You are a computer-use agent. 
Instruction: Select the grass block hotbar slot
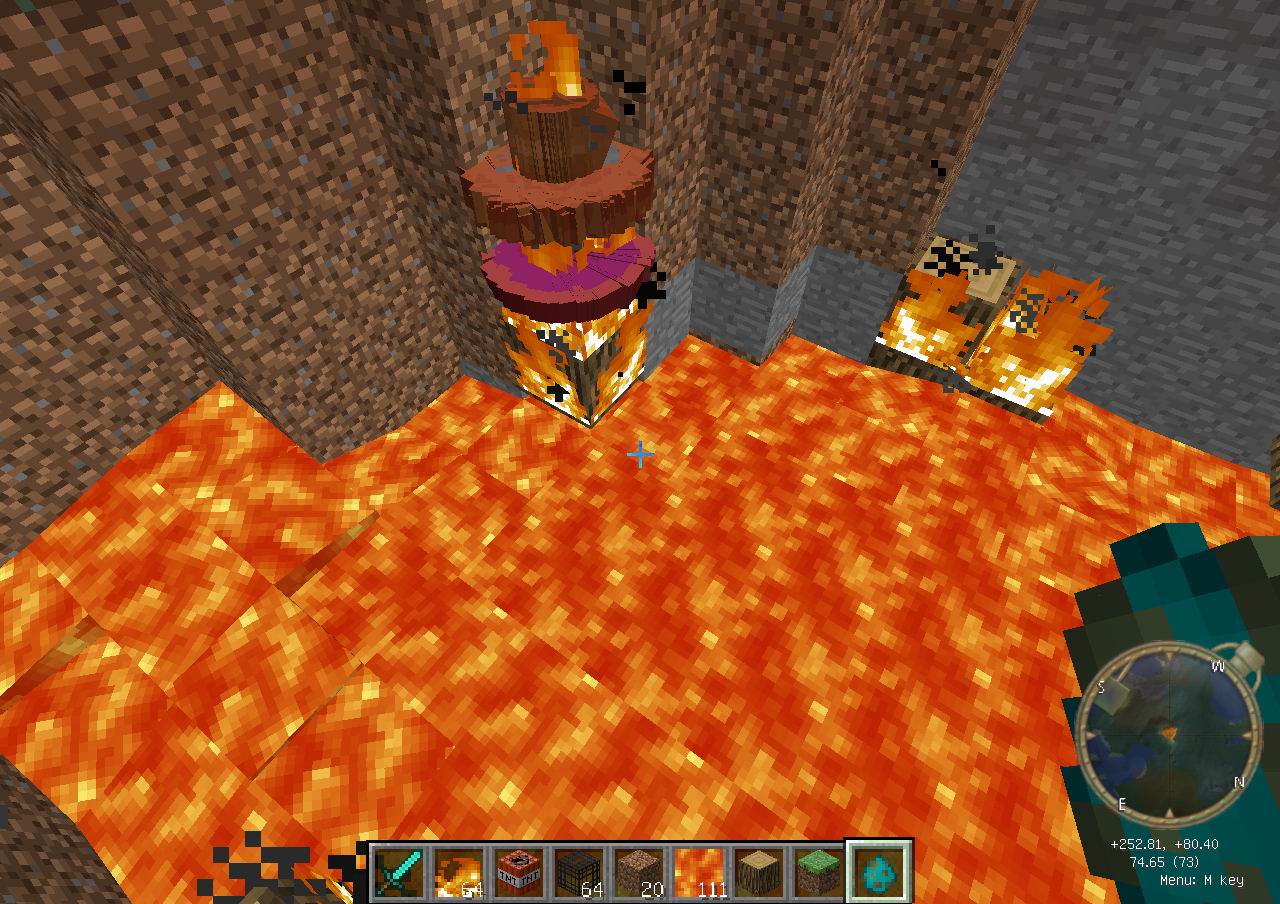click(819, 872)
